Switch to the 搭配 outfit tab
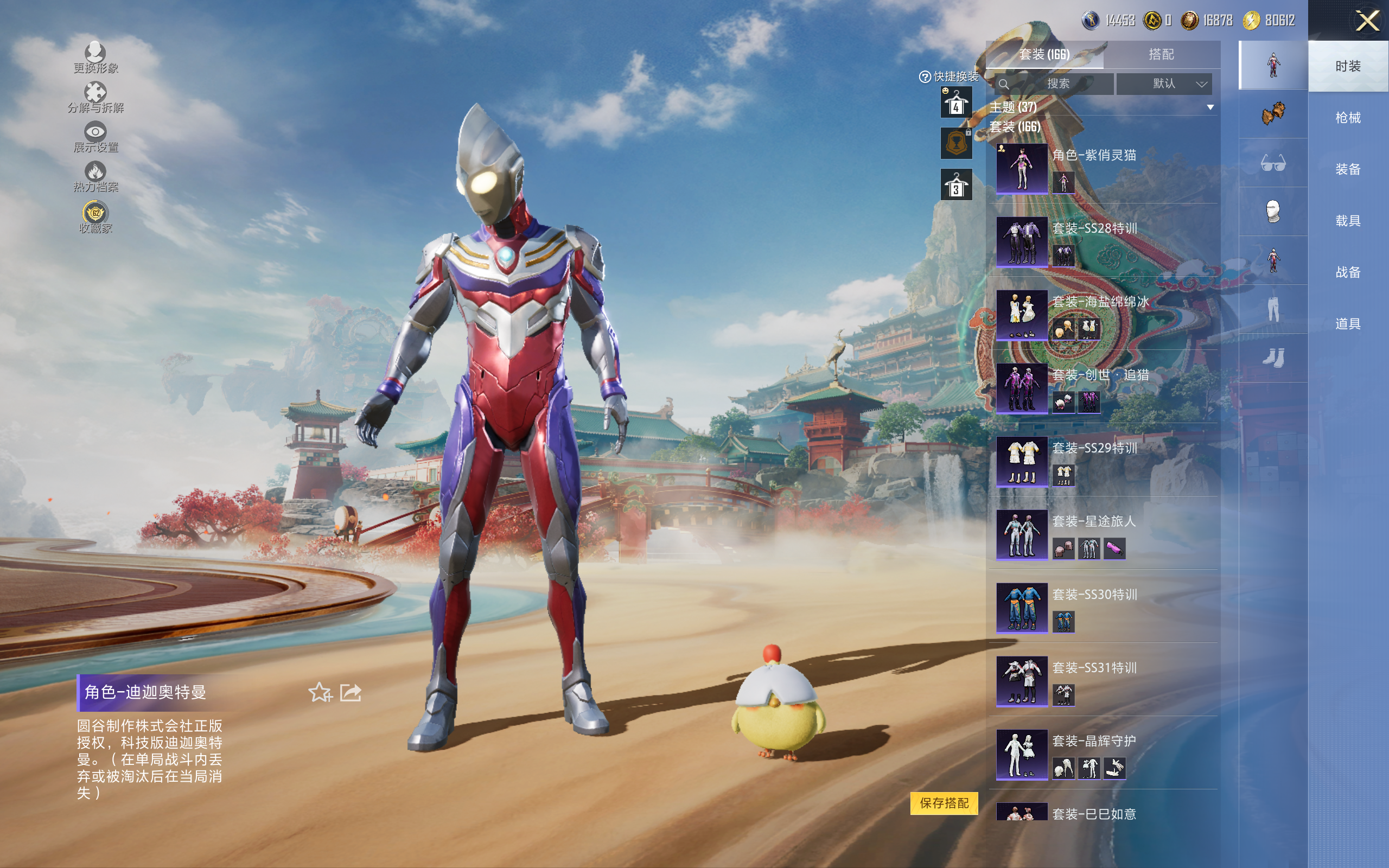The image size is (1389, 868). click(x=1161, y=55)
